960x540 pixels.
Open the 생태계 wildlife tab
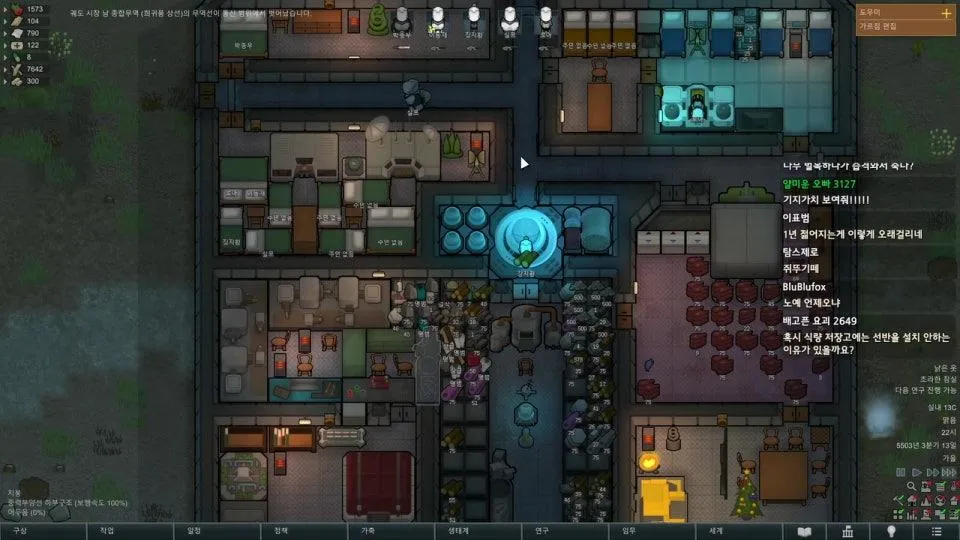(x=455, y=531)
